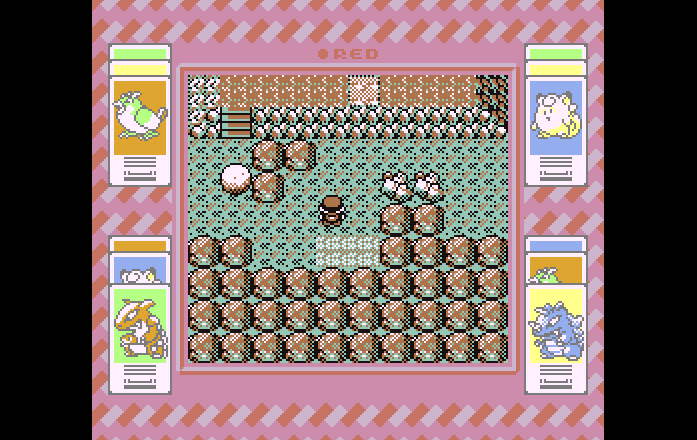Choose the Kangaskhan card on green background
Viewport: 697px width, 440px height.
(140, 326)
